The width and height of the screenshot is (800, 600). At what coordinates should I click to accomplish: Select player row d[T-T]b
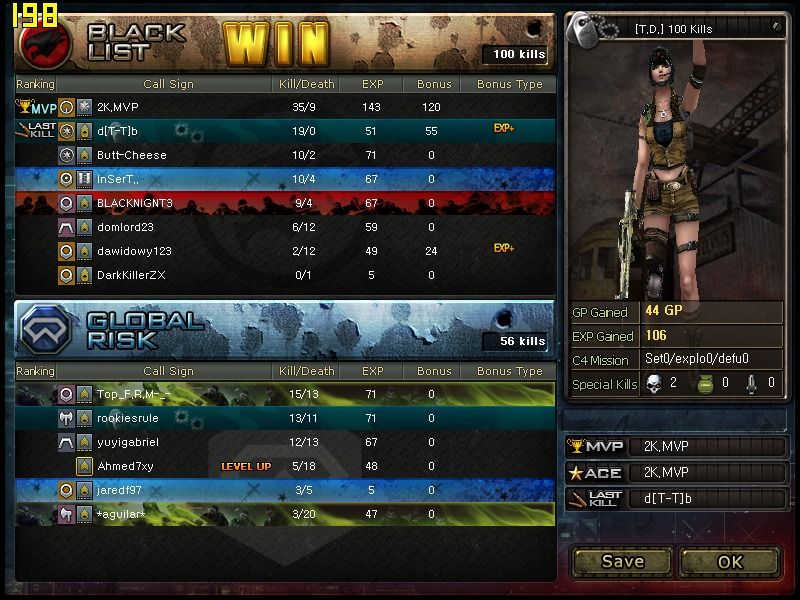pos(285,130)
